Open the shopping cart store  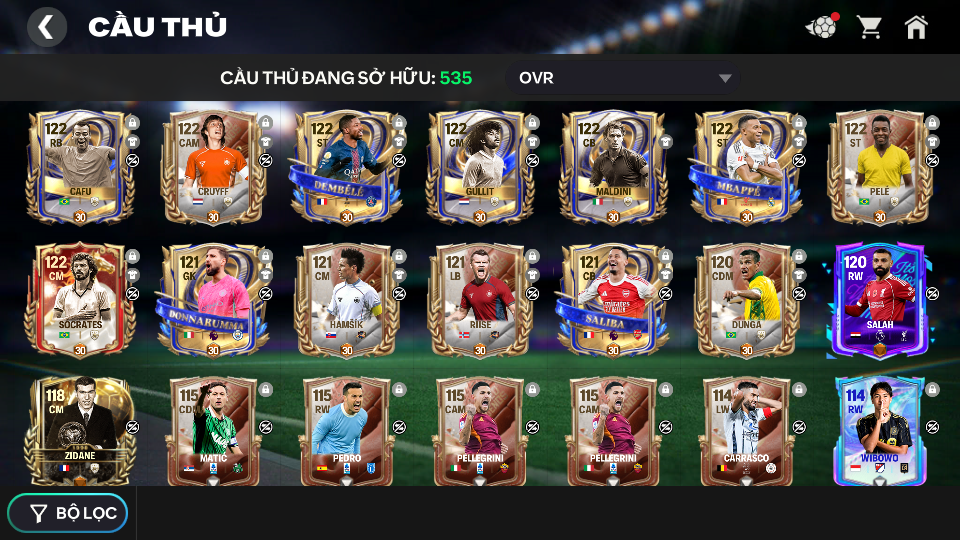[x=869, y=27]
